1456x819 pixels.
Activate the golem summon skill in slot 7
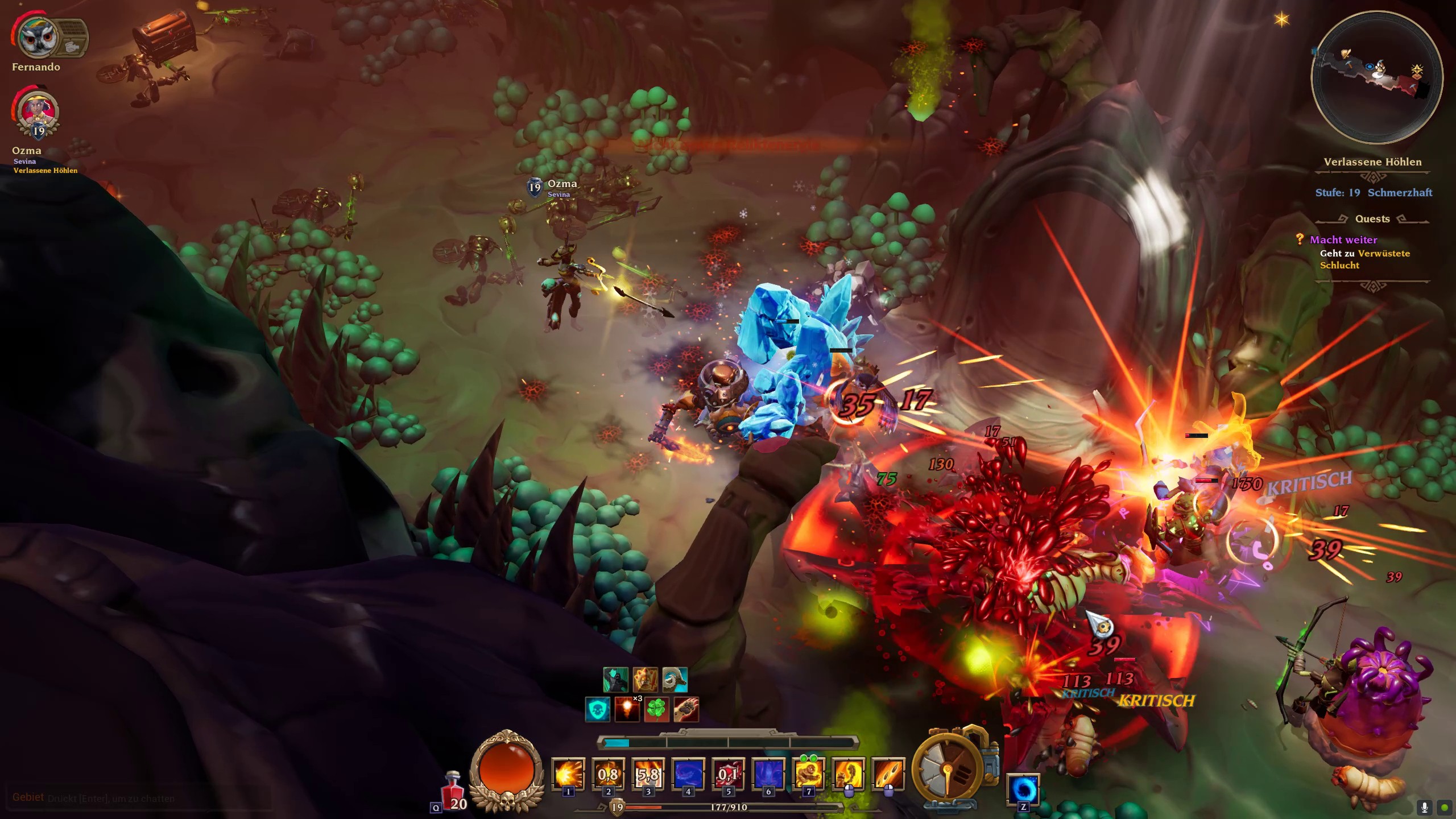[808, 775]
